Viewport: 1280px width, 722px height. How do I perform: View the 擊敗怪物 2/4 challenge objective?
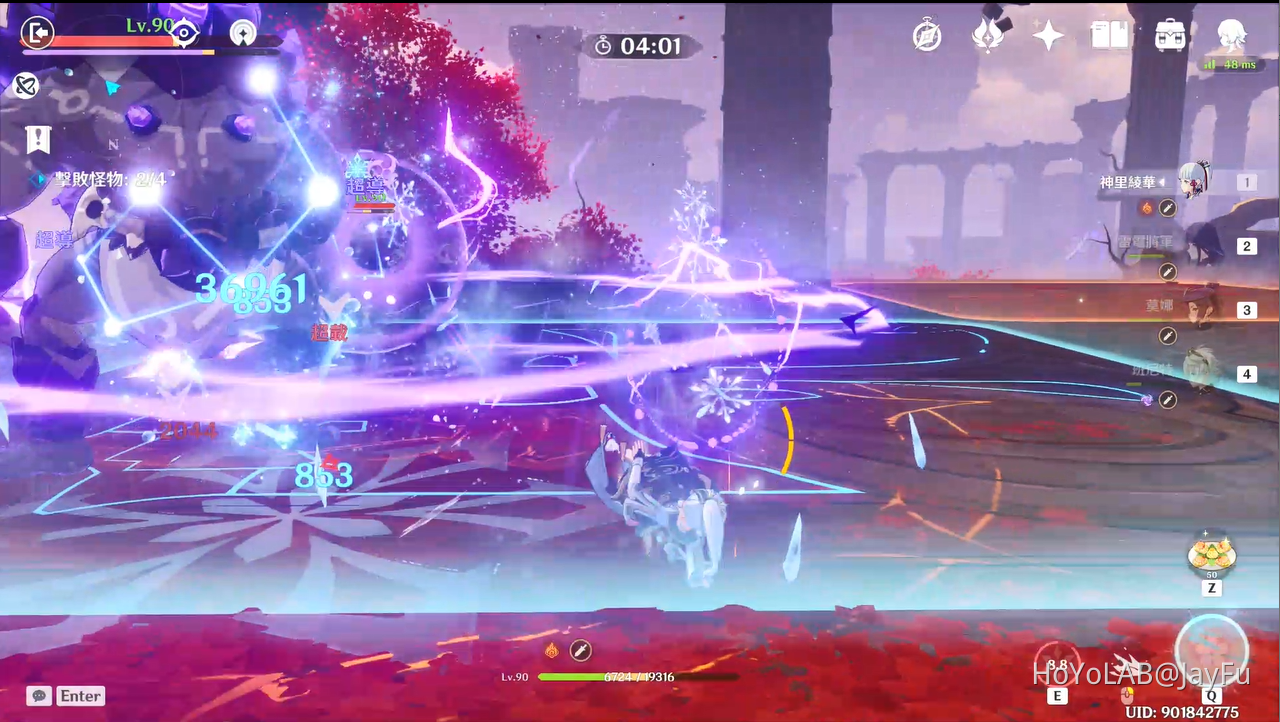coord(112,180)
